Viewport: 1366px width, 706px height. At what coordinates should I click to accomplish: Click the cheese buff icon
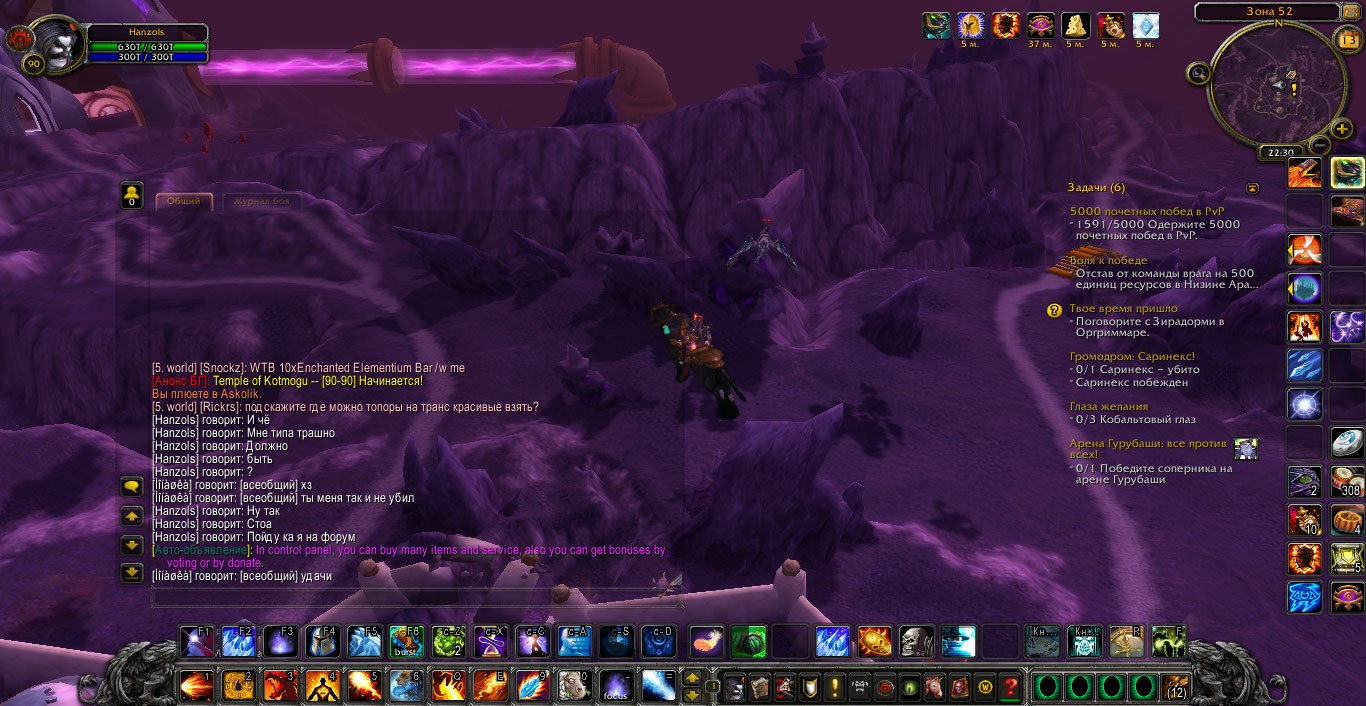[1075, 25]
